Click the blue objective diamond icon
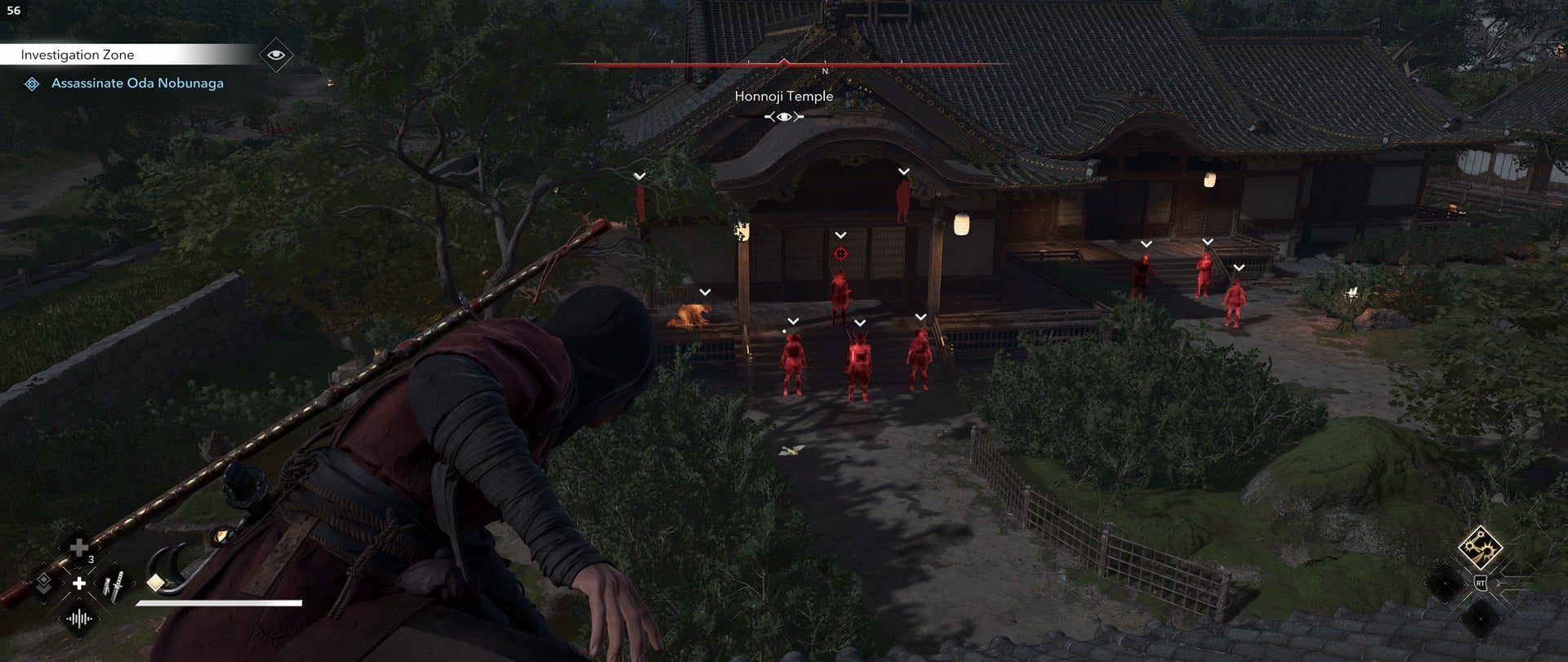The image size is (1568, 662). [32, 83]
